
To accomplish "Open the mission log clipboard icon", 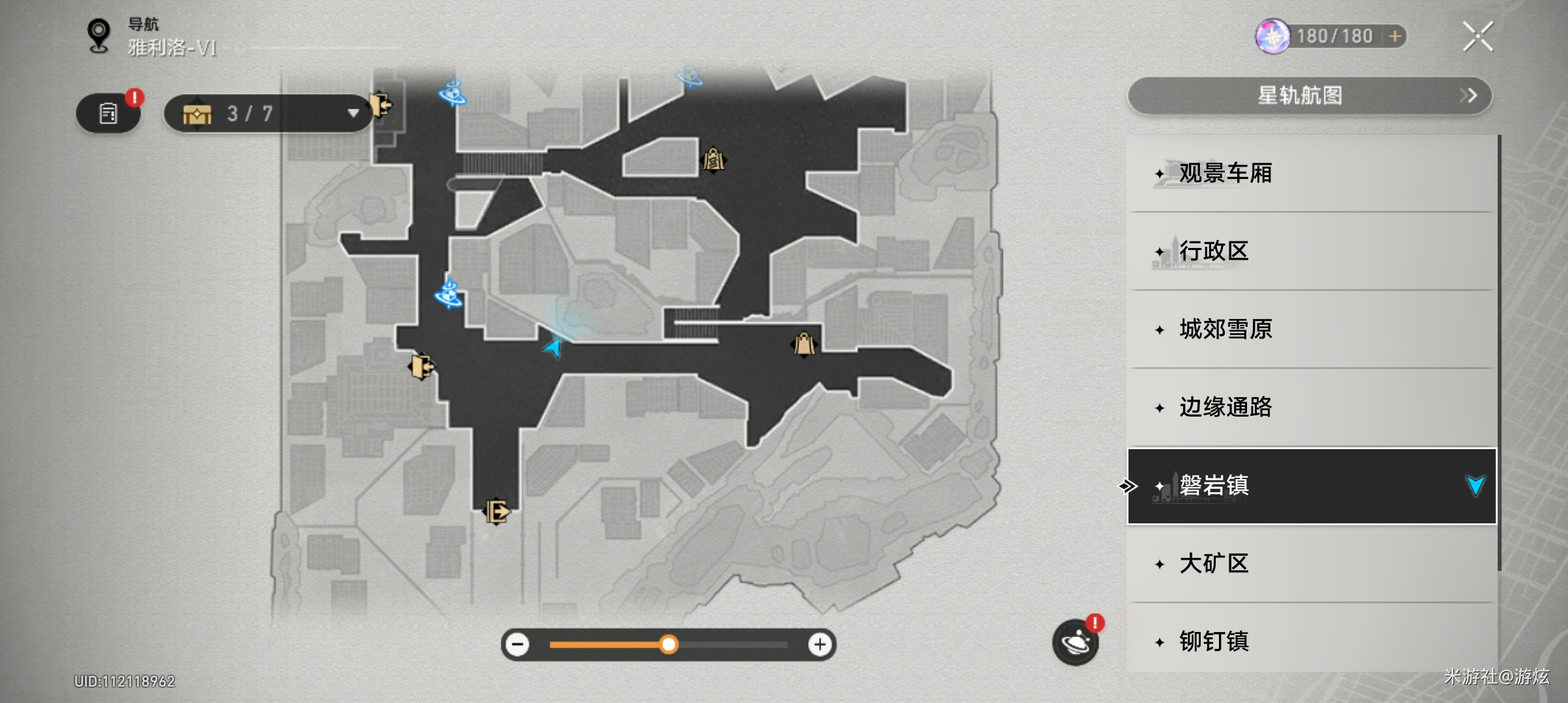I will (x=108, y=114).
